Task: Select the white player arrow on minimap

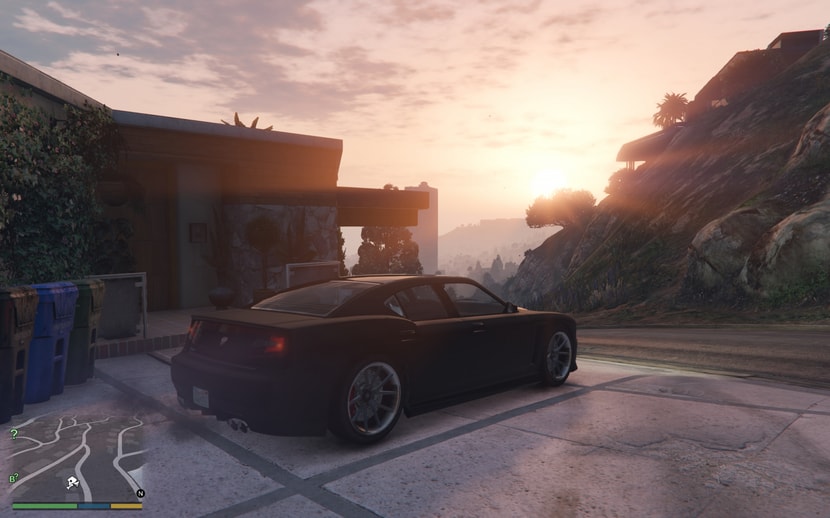Action: tap(73, 482)
